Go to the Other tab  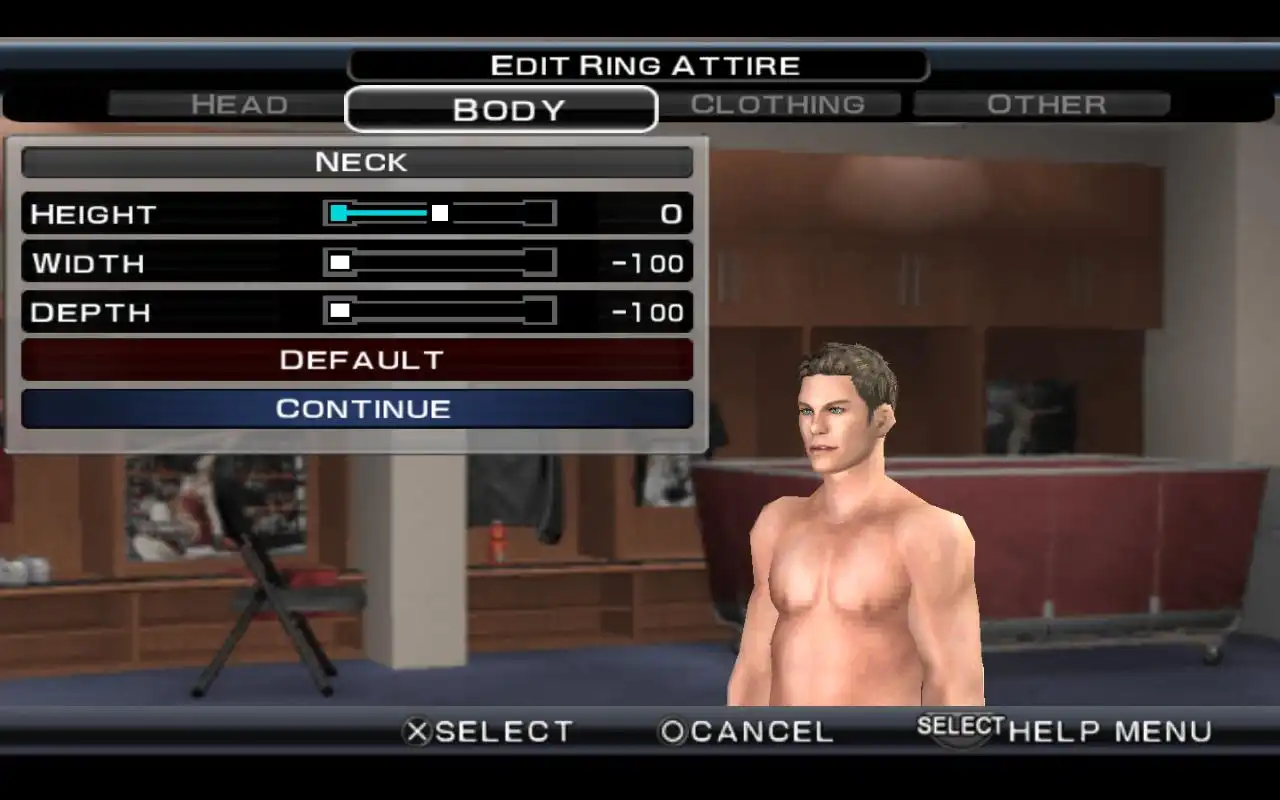click(1045, 104)
